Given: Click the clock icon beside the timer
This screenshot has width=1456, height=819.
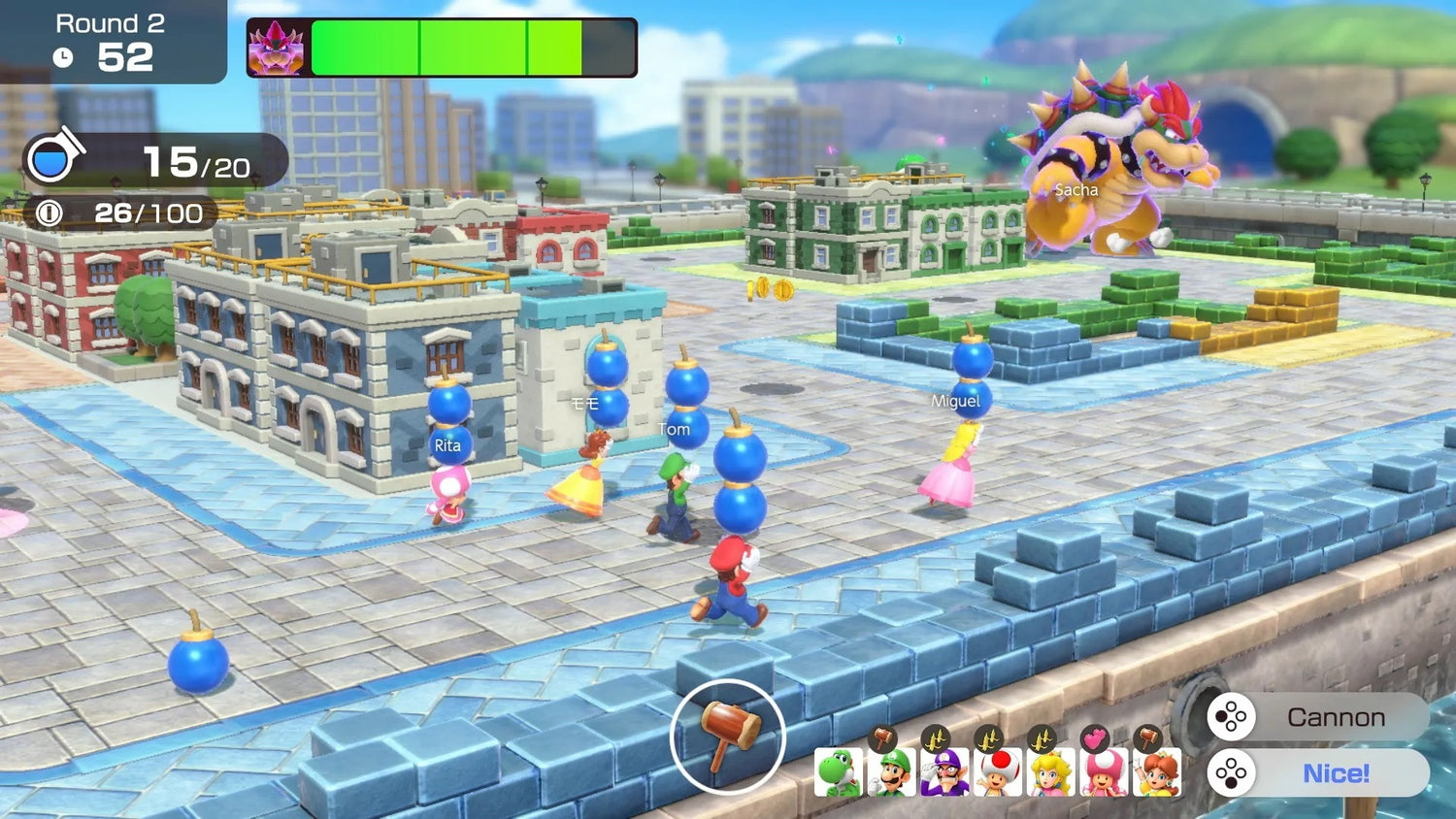Looking at the screenshot, I should pos(63,56).
